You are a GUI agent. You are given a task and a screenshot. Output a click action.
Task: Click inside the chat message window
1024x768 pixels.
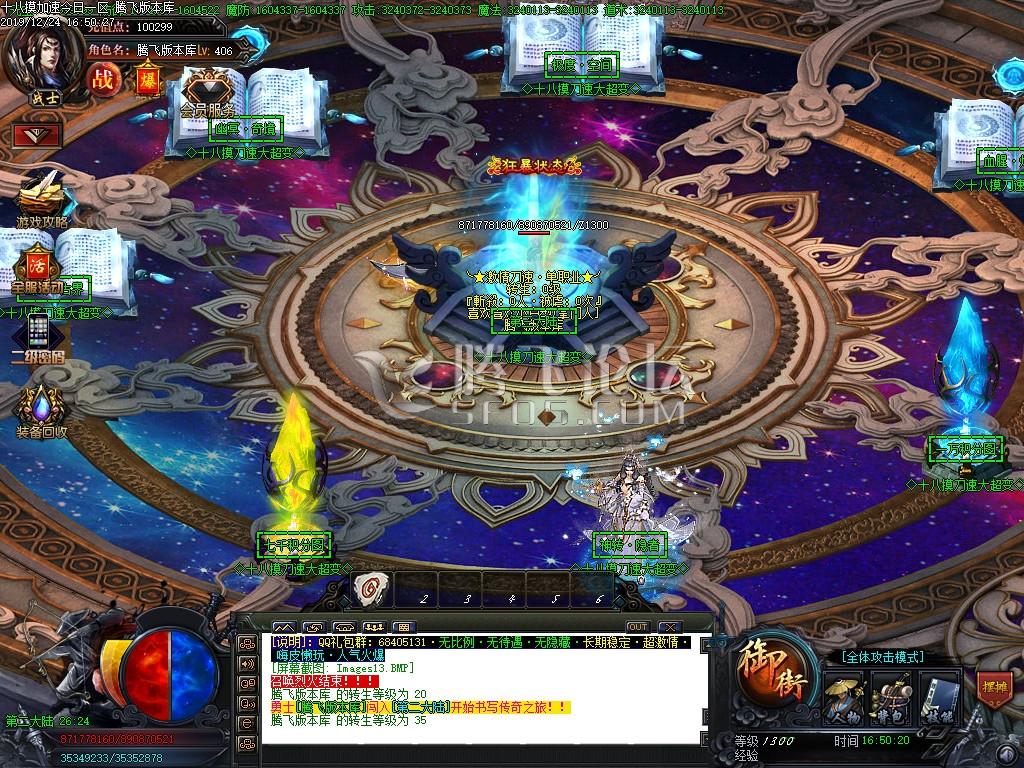(x=480, y=690)
